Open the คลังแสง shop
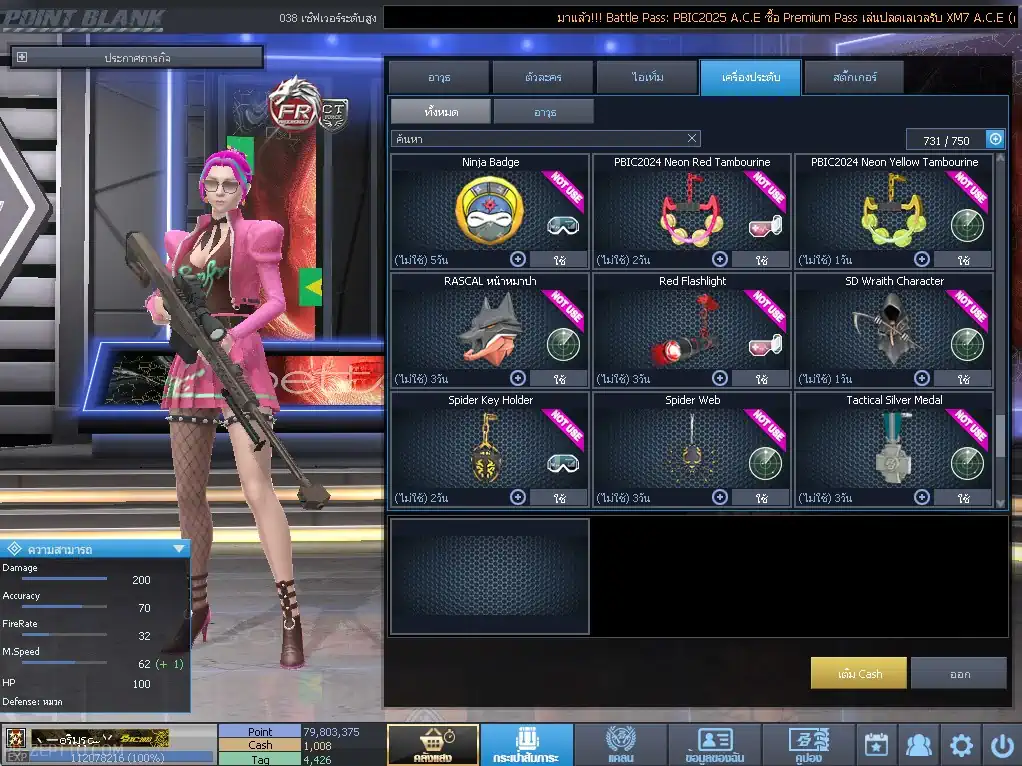 coord(432,745)
